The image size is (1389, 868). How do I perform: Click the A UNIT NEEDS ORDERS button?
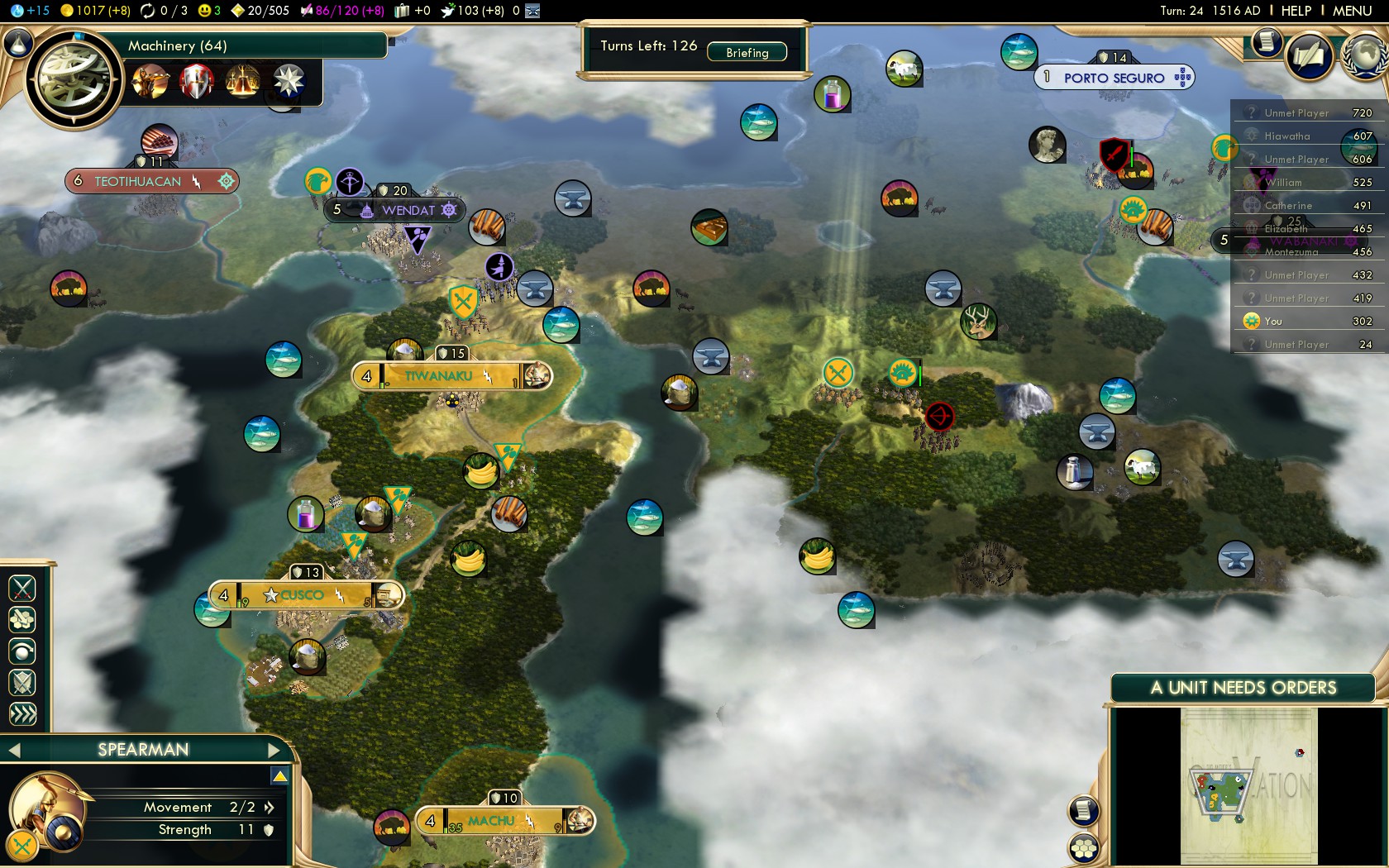pyautogui.click(x=1243, y=688)
